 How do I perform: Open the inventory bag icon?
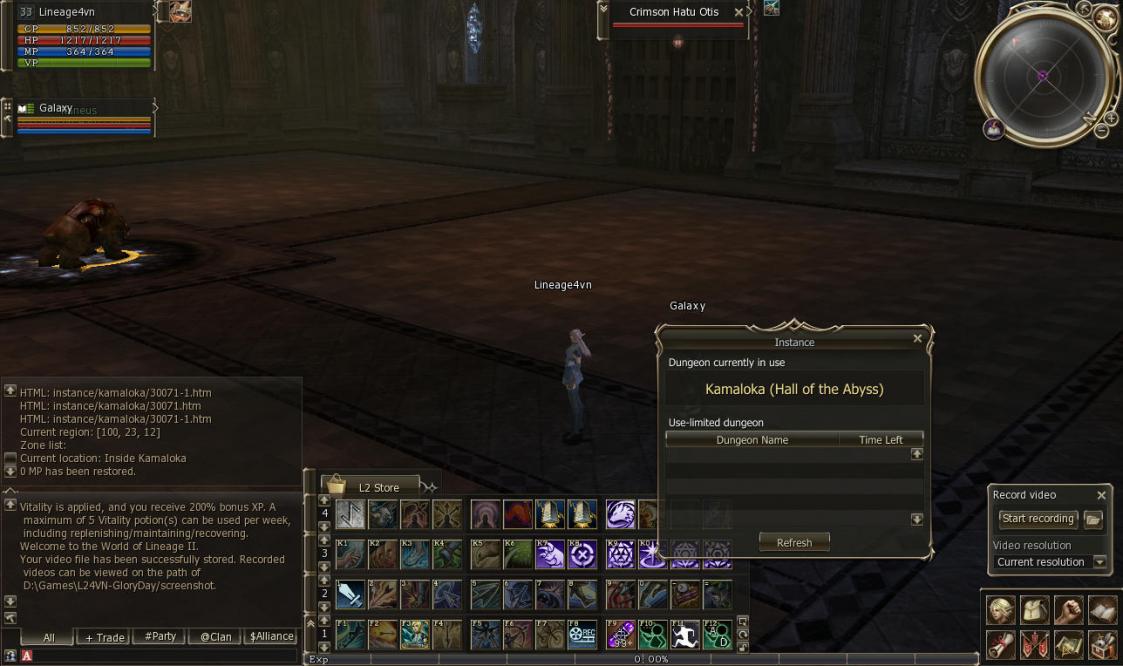coord(1035,609)
